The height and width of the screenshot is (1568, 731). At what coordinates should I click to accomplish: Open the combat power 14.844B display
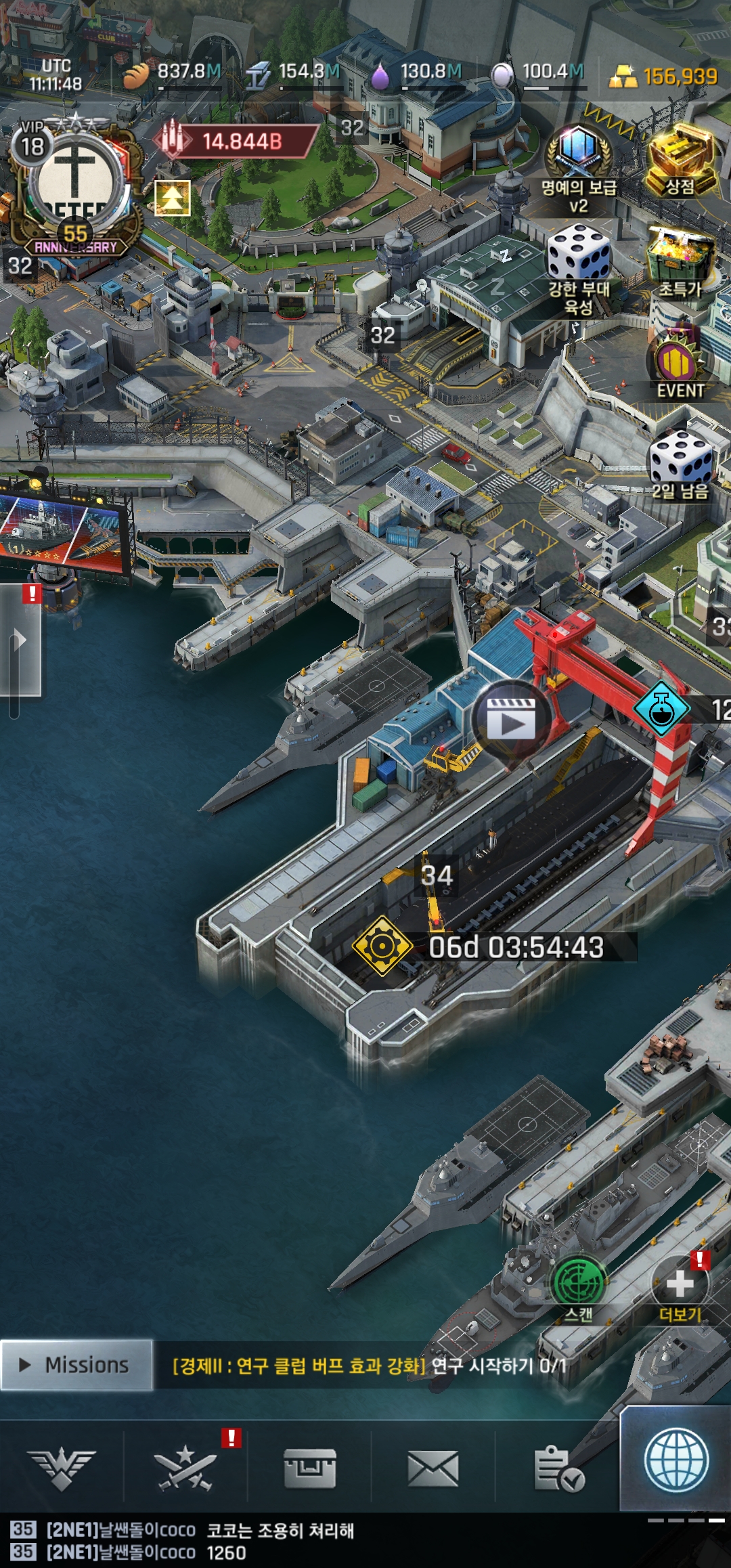pyautogui.click(x=237, y=141)
